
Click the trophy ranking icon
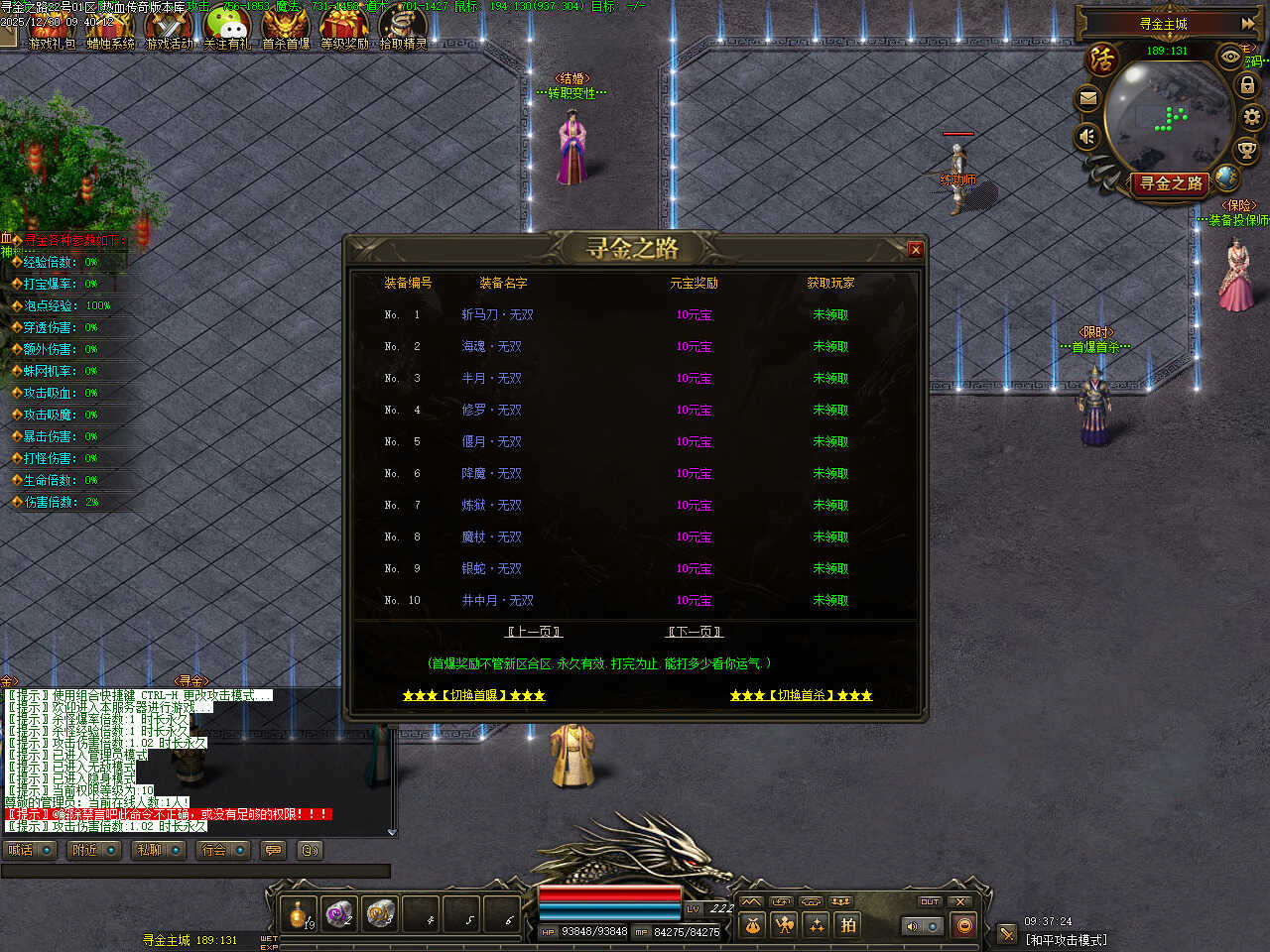pyautogui.click(x=1246, y=150)
